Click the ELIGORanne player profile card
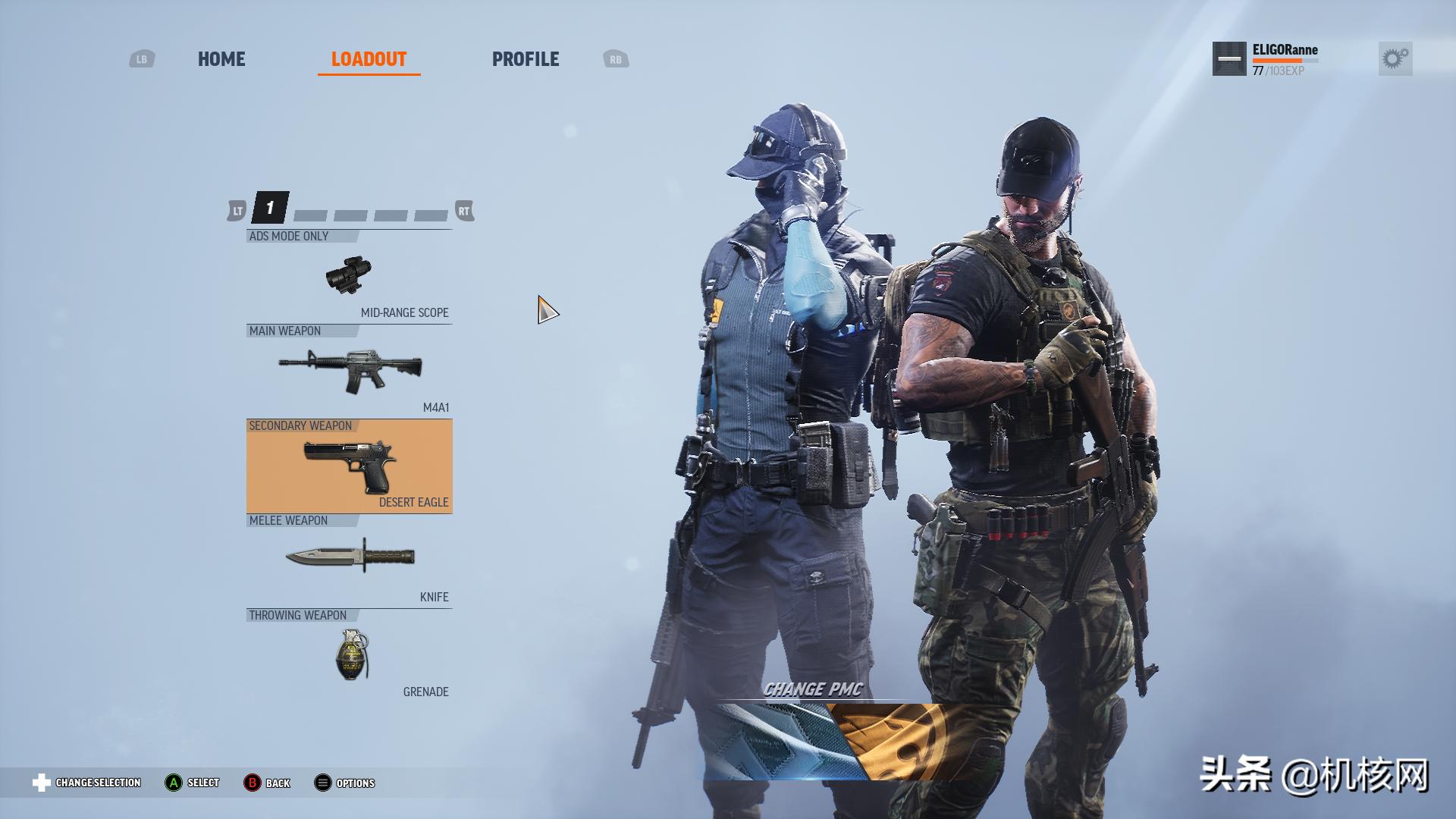The image size is (1456, 819). point(1266,59)
